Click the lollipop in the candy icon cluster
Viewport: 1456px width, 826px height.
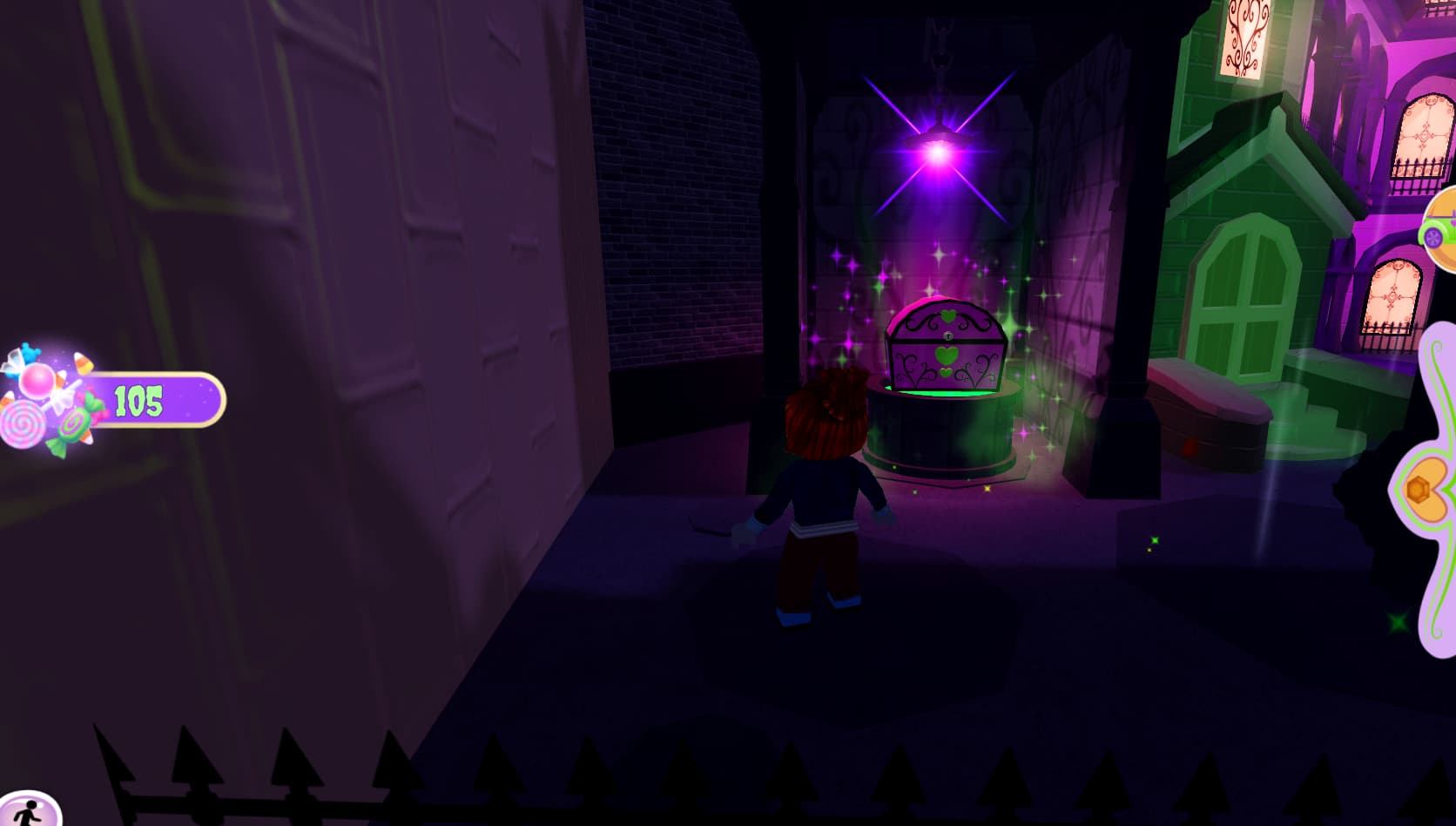(x=23, y=424)
